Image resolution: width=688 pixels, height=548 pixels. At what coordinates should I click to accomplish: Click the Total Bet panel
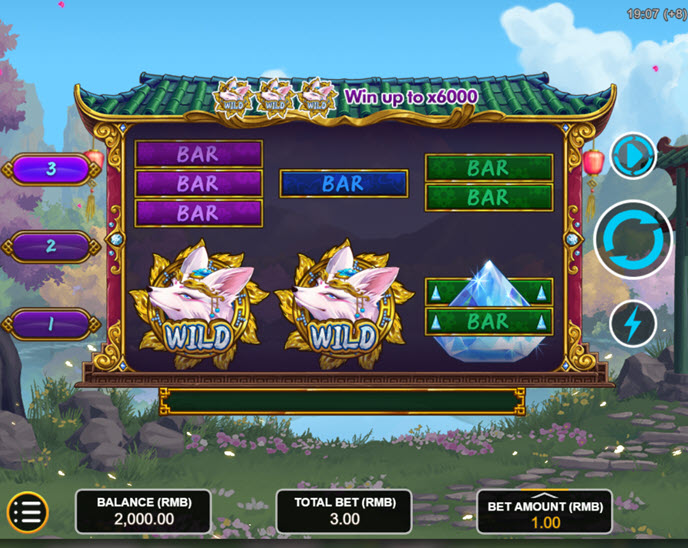(344, 512)
